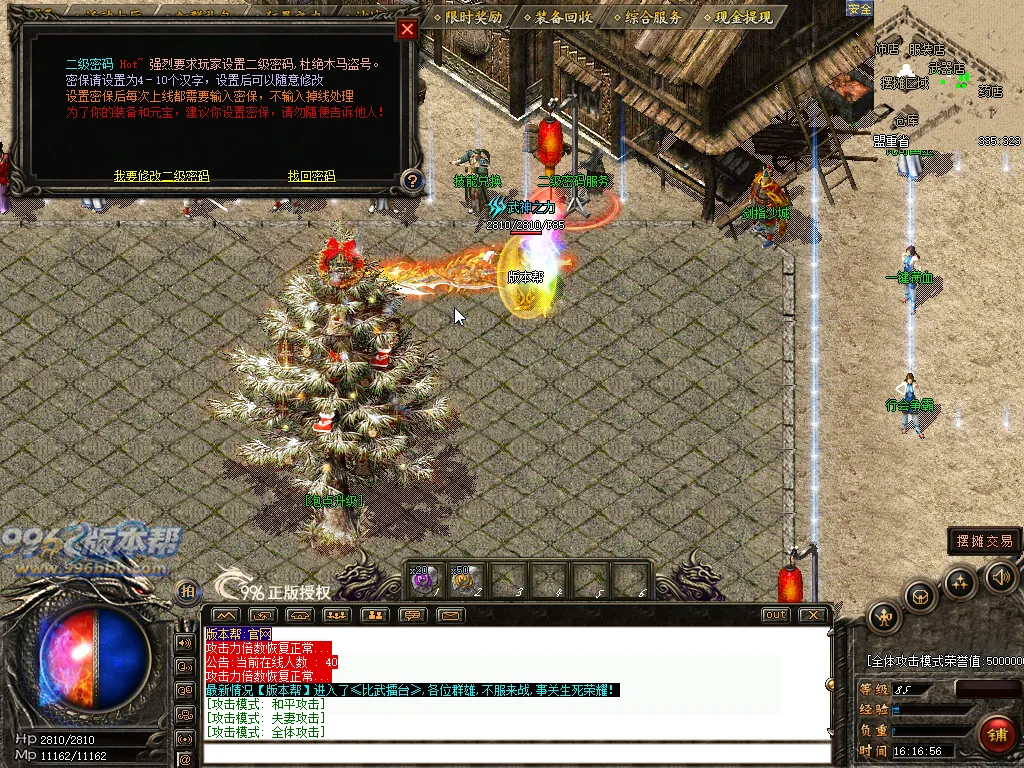Open the three-sparkle skills icon
This screenshot has height=768, width=1024.
pyautogui.click(x=960, y=582)
